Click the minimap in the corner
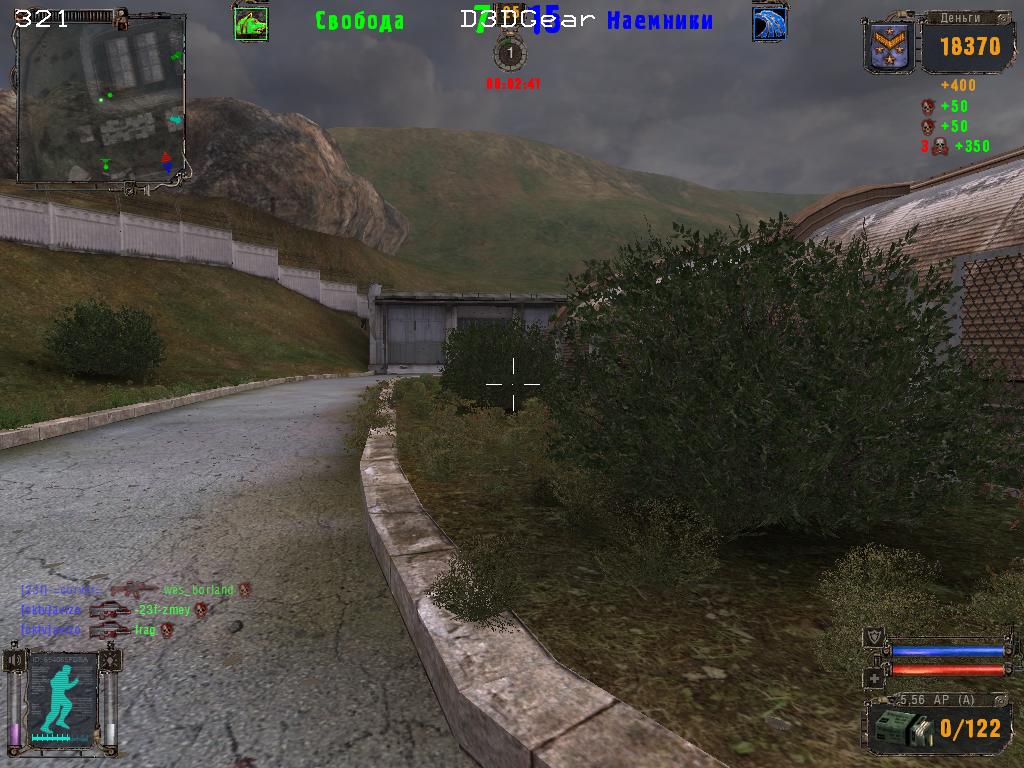 (102, 98)
